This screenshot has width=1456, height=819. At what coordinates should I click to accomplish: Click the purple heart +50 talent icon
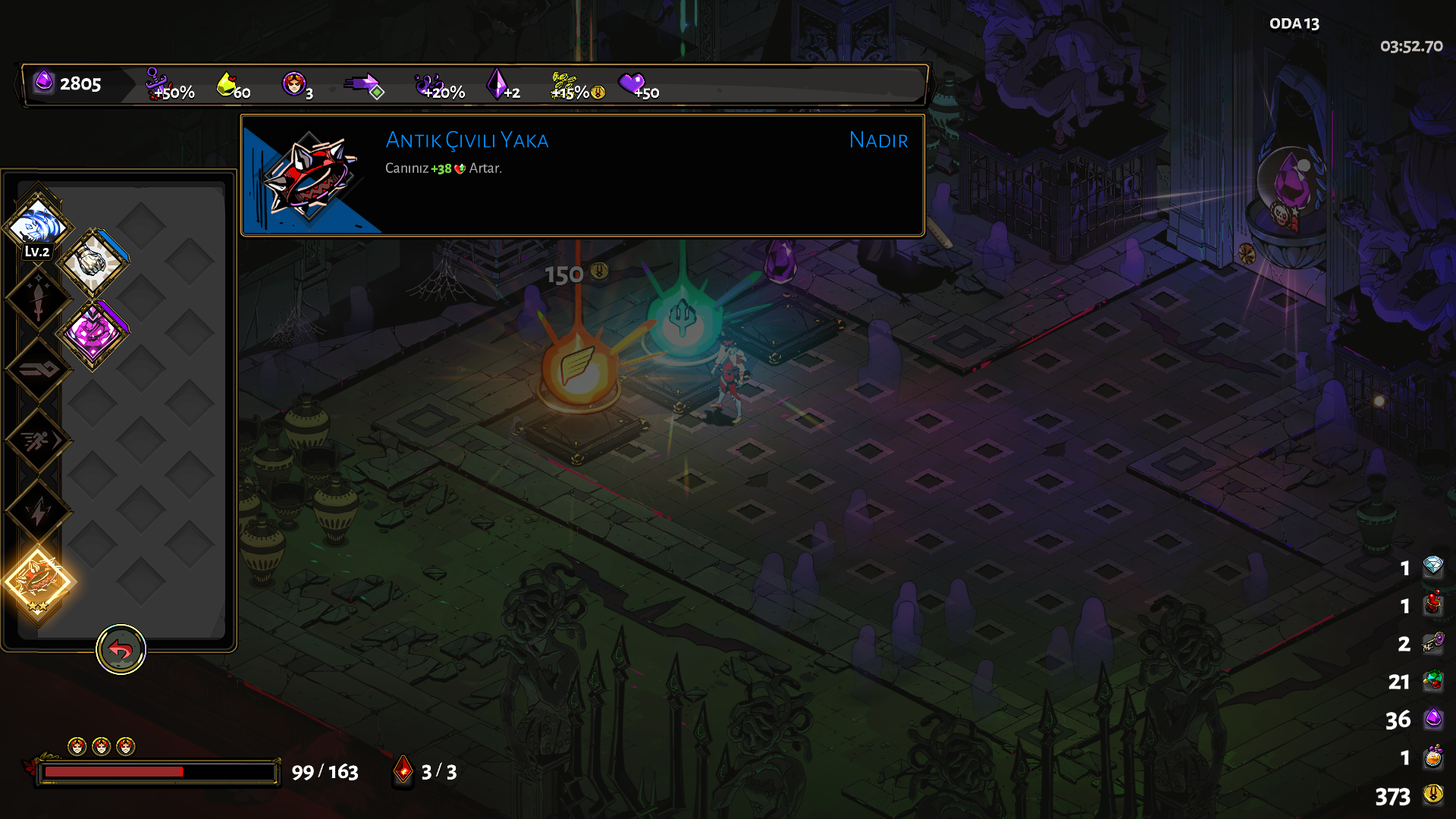click(631, 83)
